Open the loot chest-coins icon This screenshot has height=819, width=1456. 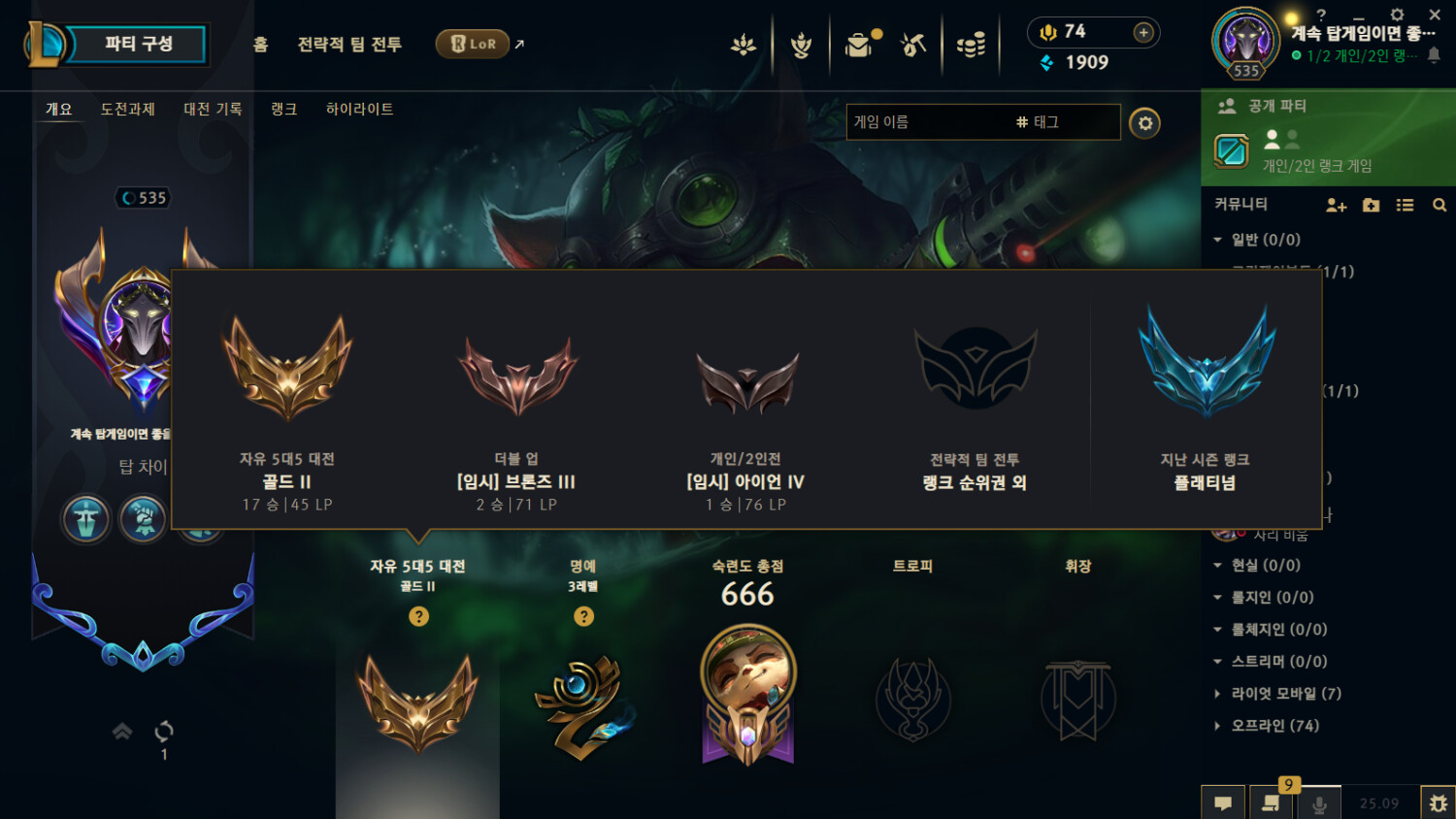pos(971,45)
